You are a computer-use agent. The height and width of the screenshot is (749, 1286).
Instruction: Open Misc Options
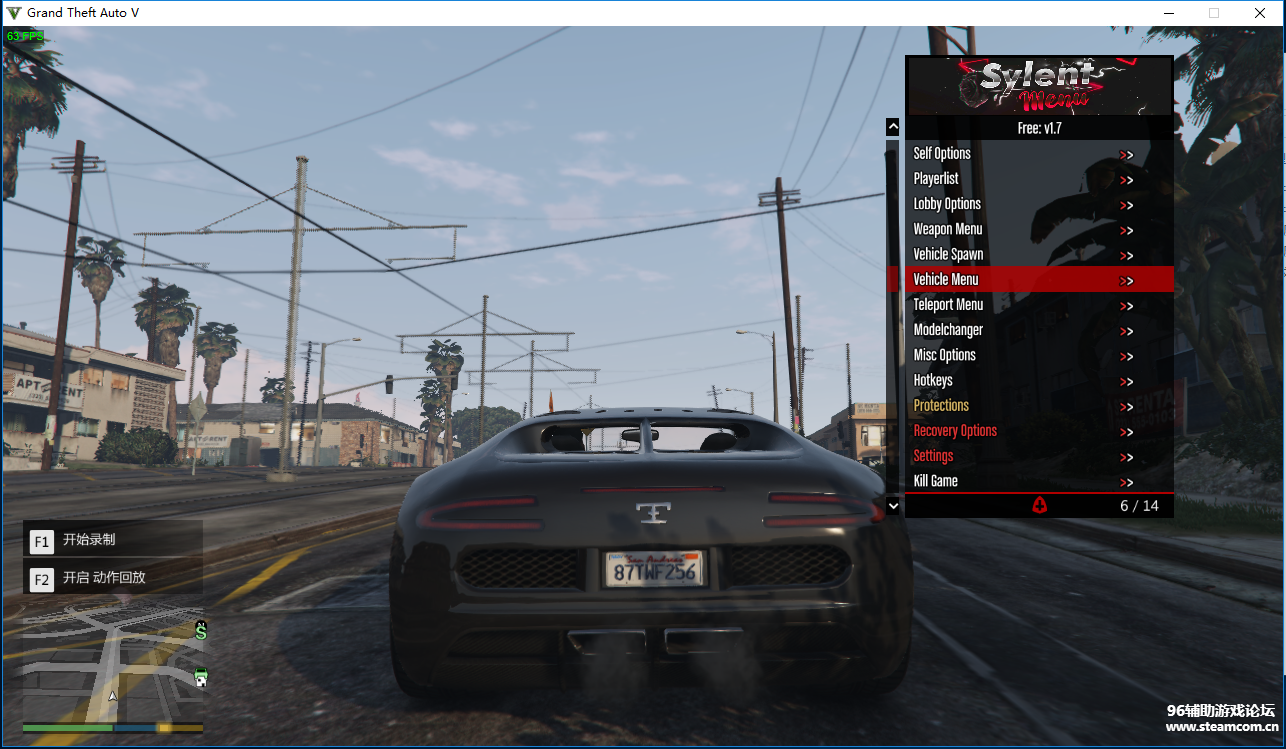pos(944,355)
